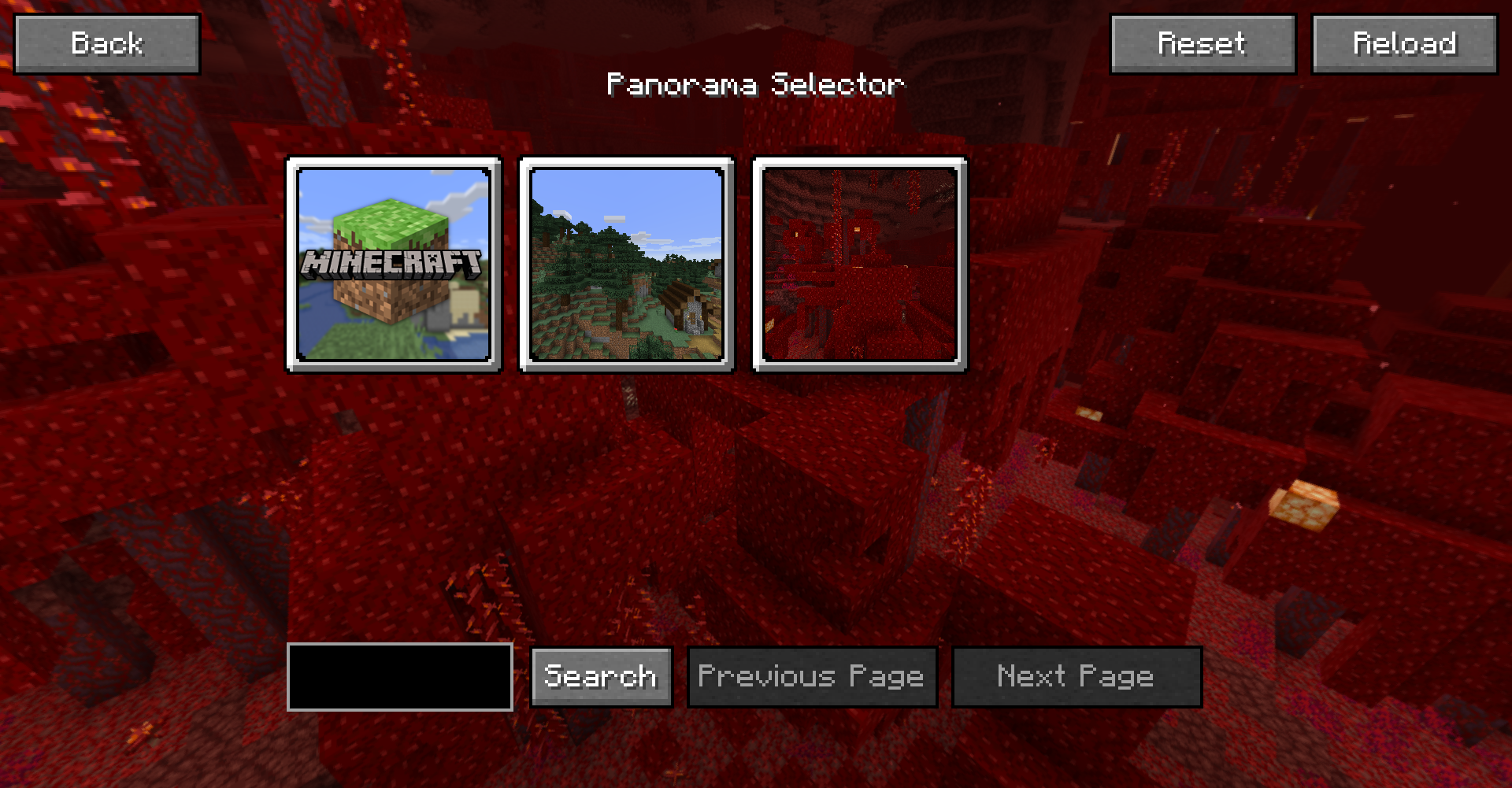
Task: Select the Minecraft grass block panorama
Action: [x=393, y=265]
